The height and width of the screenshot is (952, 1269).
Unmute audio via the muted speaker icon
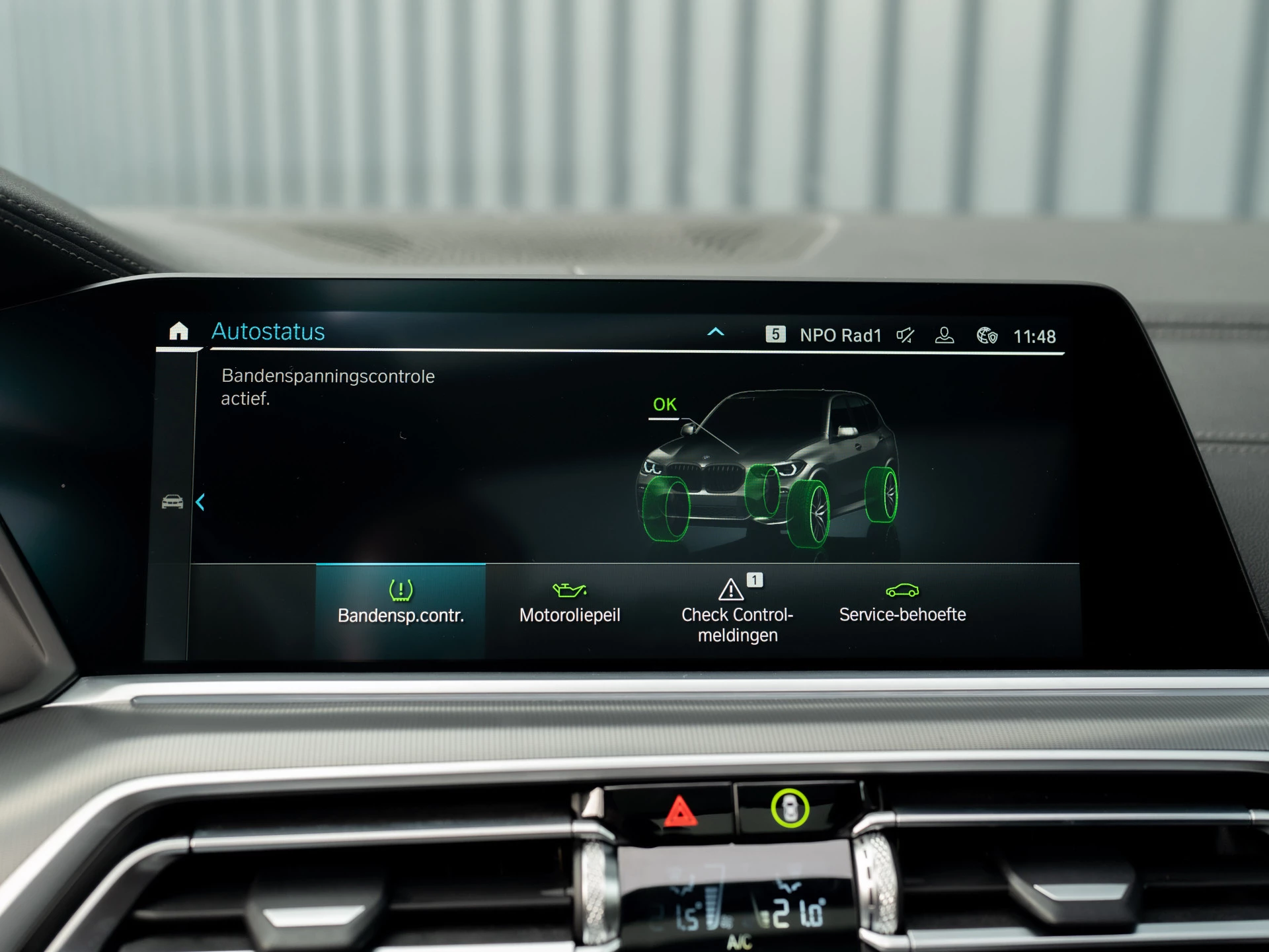pyautogui.click(x=905, y=336)
